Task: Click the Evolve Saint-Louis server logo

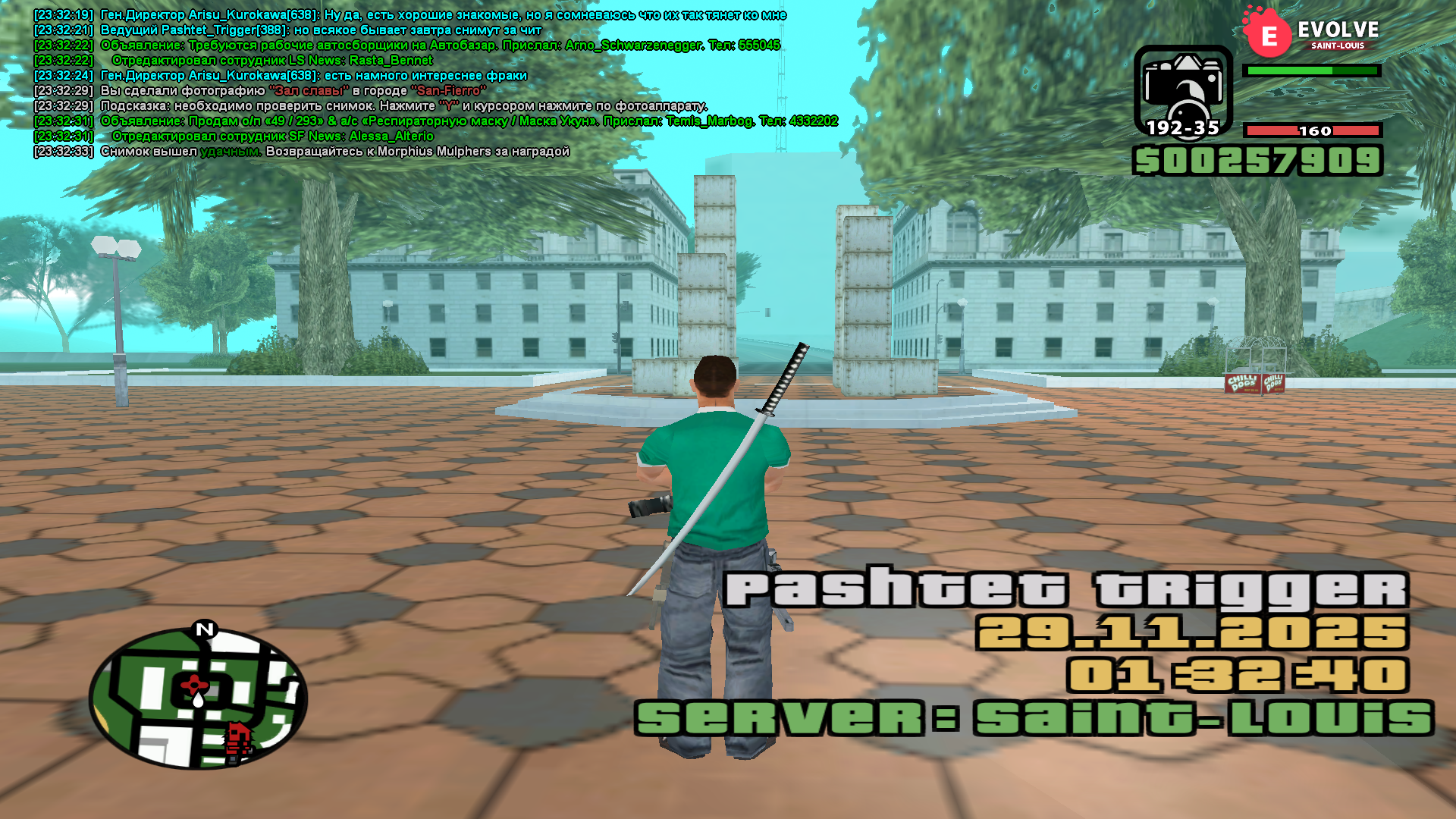Action: pos(1311,33)
